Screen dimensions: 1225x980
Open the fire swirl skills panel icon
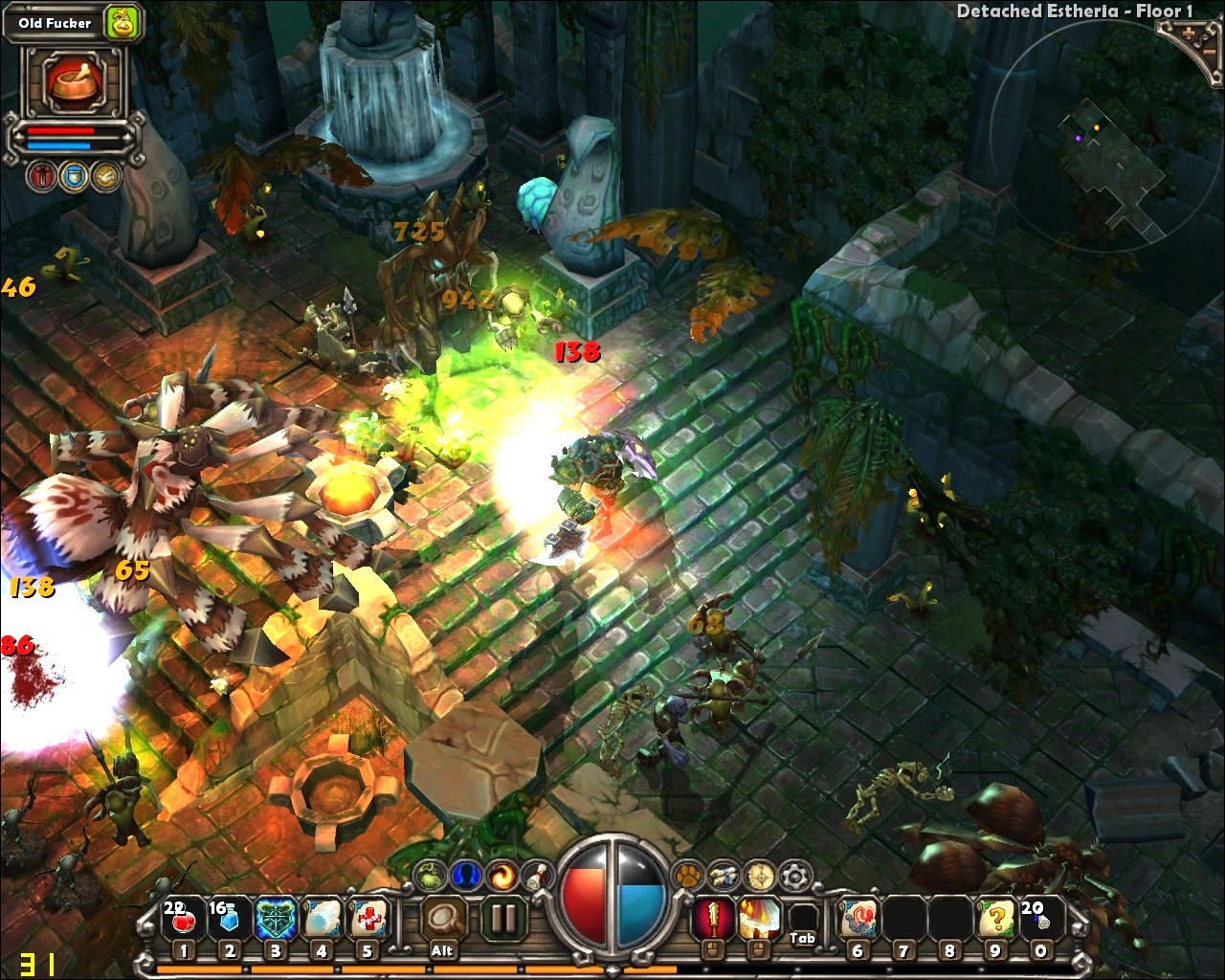tap(501, 874)
